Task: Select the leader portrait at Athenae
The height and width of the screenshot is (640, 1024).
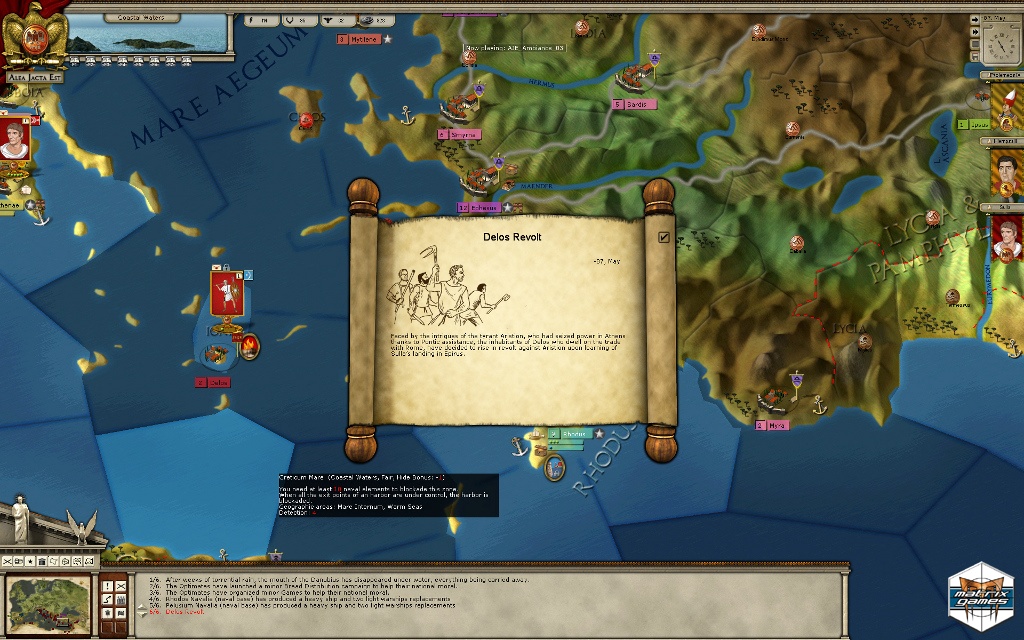Action: tap(15, 140)
